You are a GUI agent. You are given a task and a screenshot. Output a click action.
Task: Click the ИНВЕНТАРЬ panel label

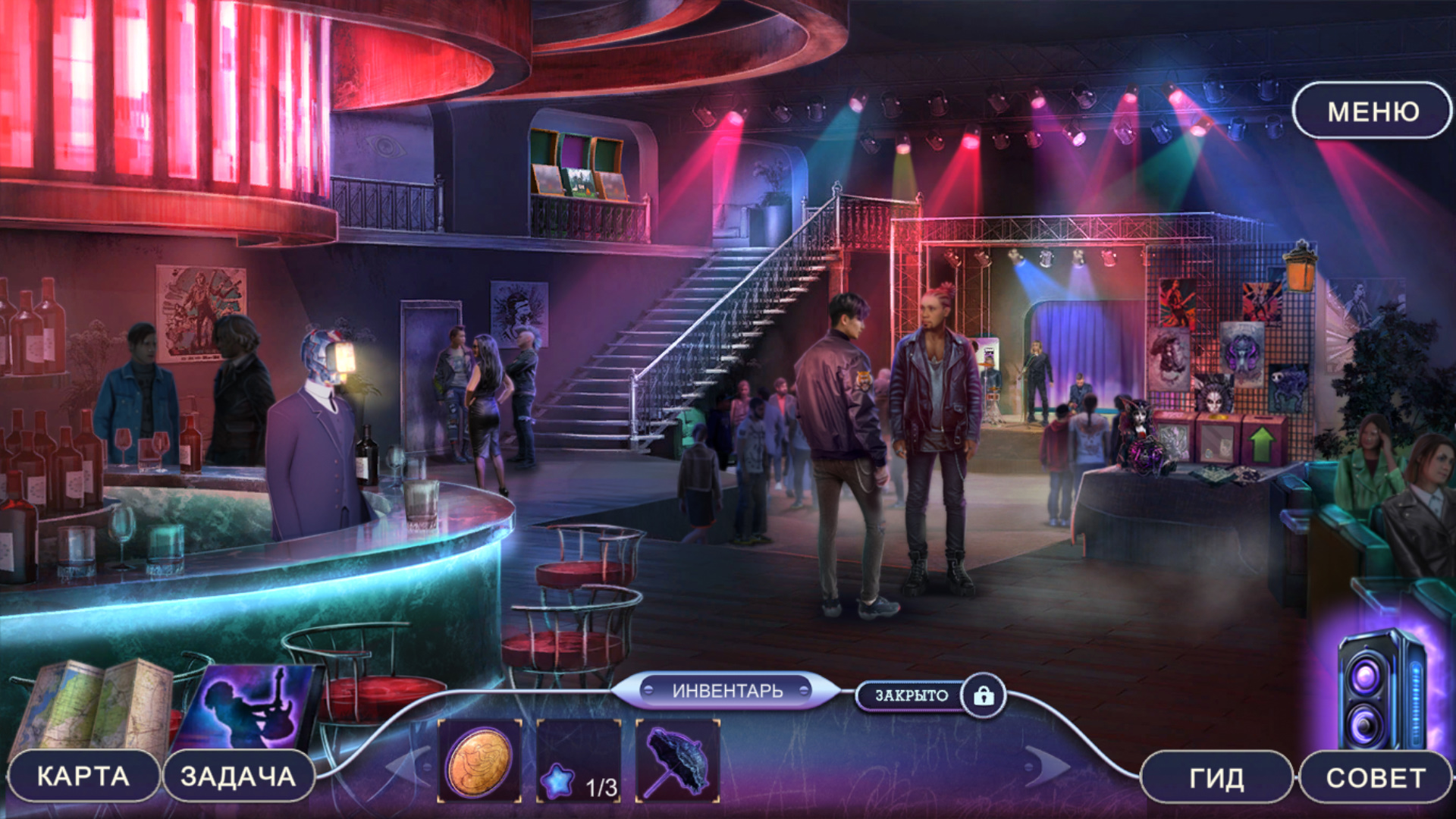(x=726, y=691)
